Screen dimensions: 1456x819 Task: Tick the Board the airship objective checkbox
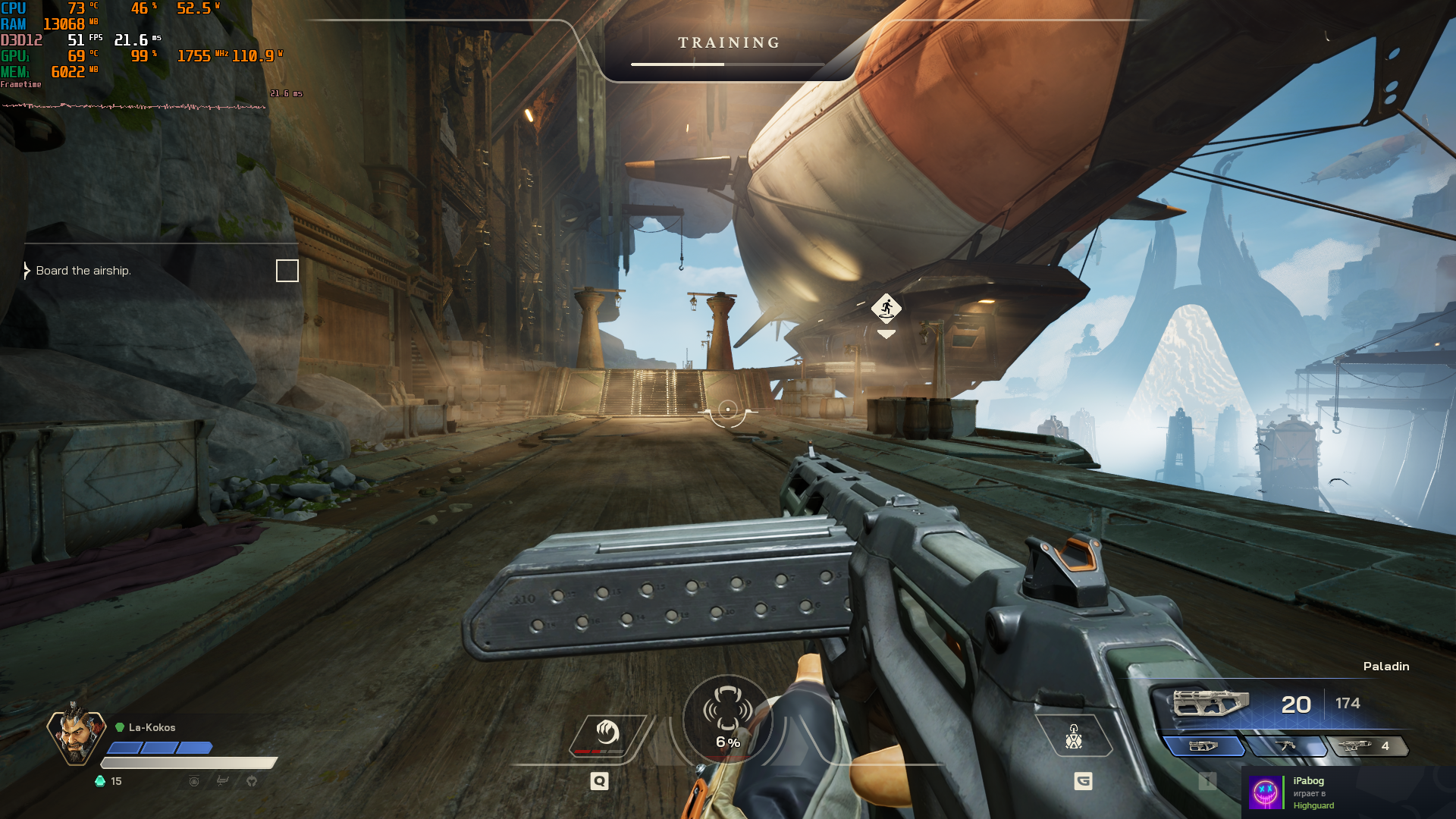(x=287, y=271)
